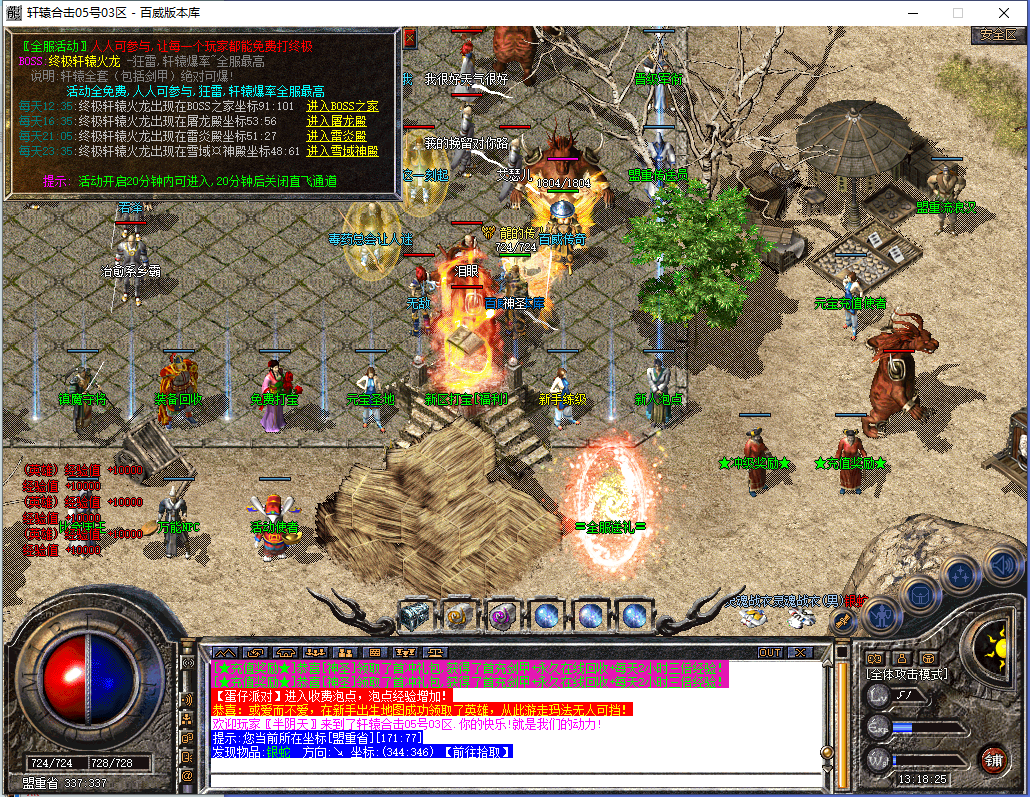Use the golden swirl scroll hotbar item
The width and height of the screenshot is (1030, 797).
tap(458, 615)
